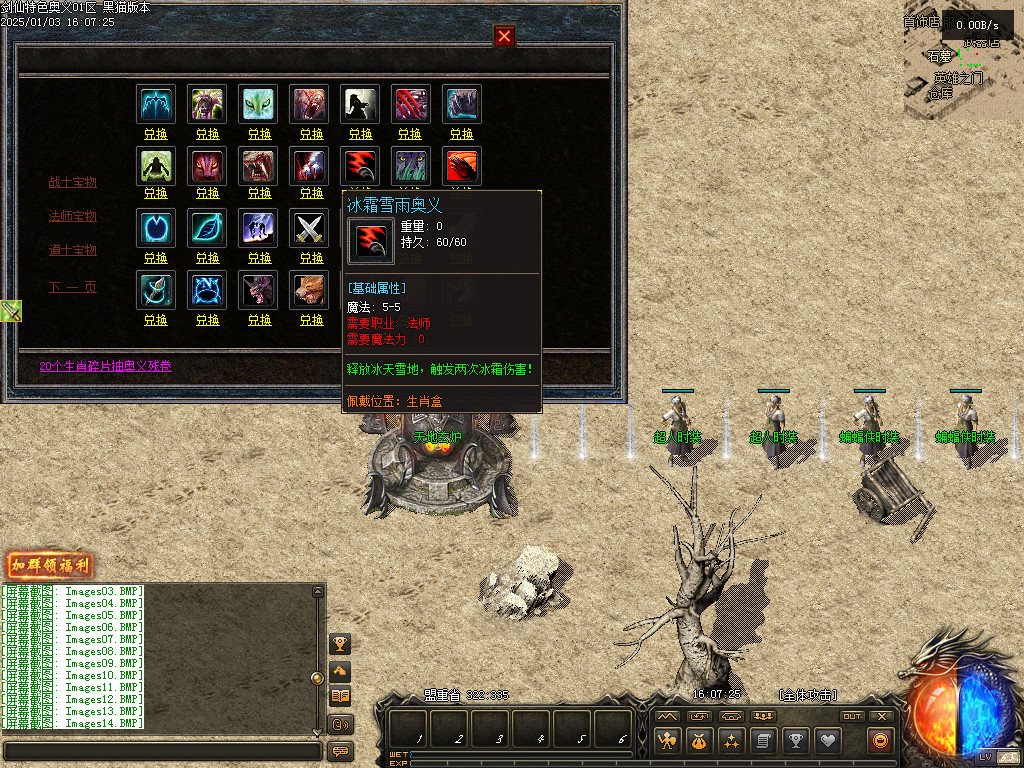Screen dimensions: 1024x768
Task: Open the book icon beside chat
Action: [x=341, y=696]
